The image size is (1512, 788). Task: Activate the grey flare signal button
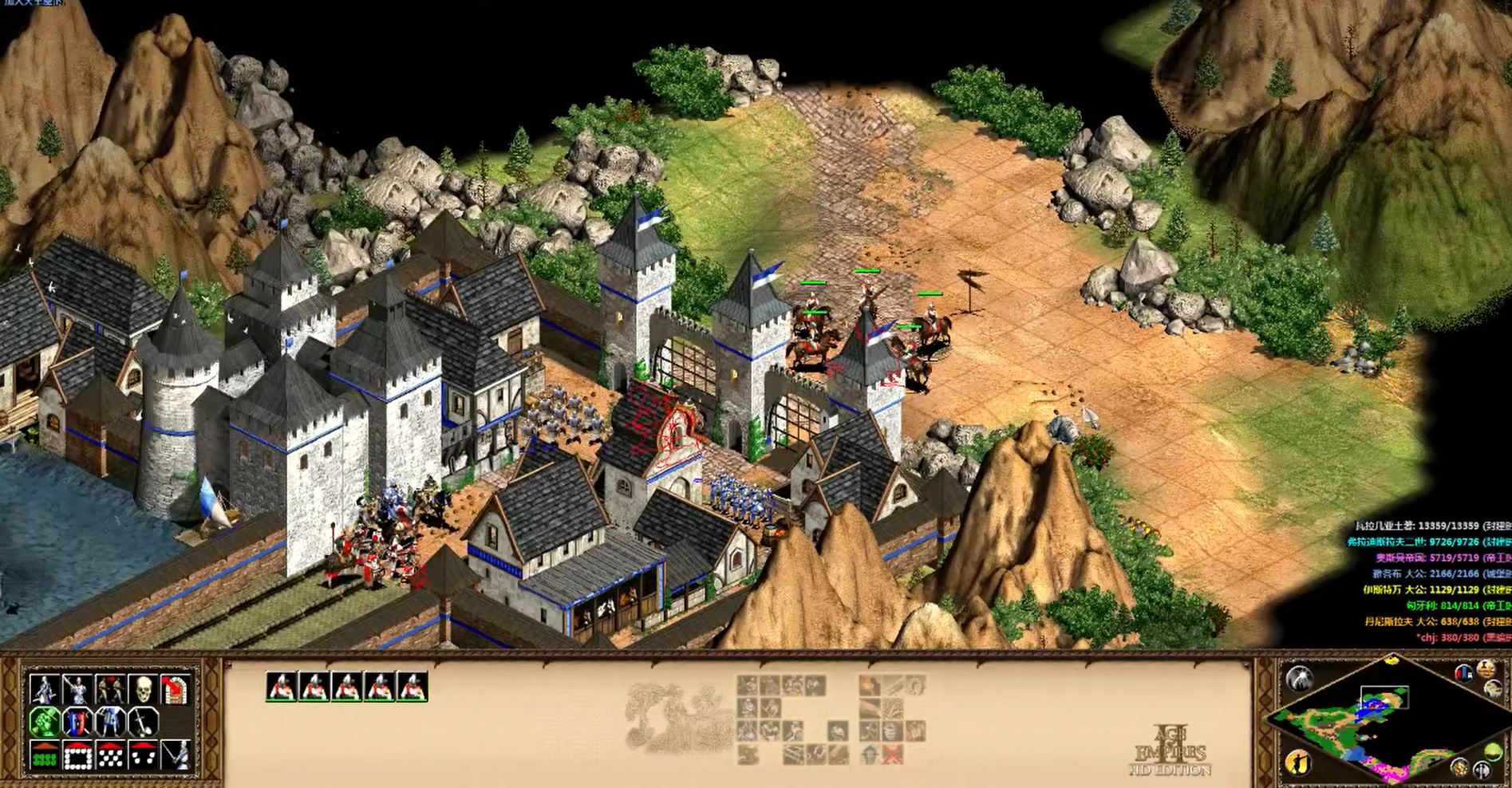click(1299, 679)
